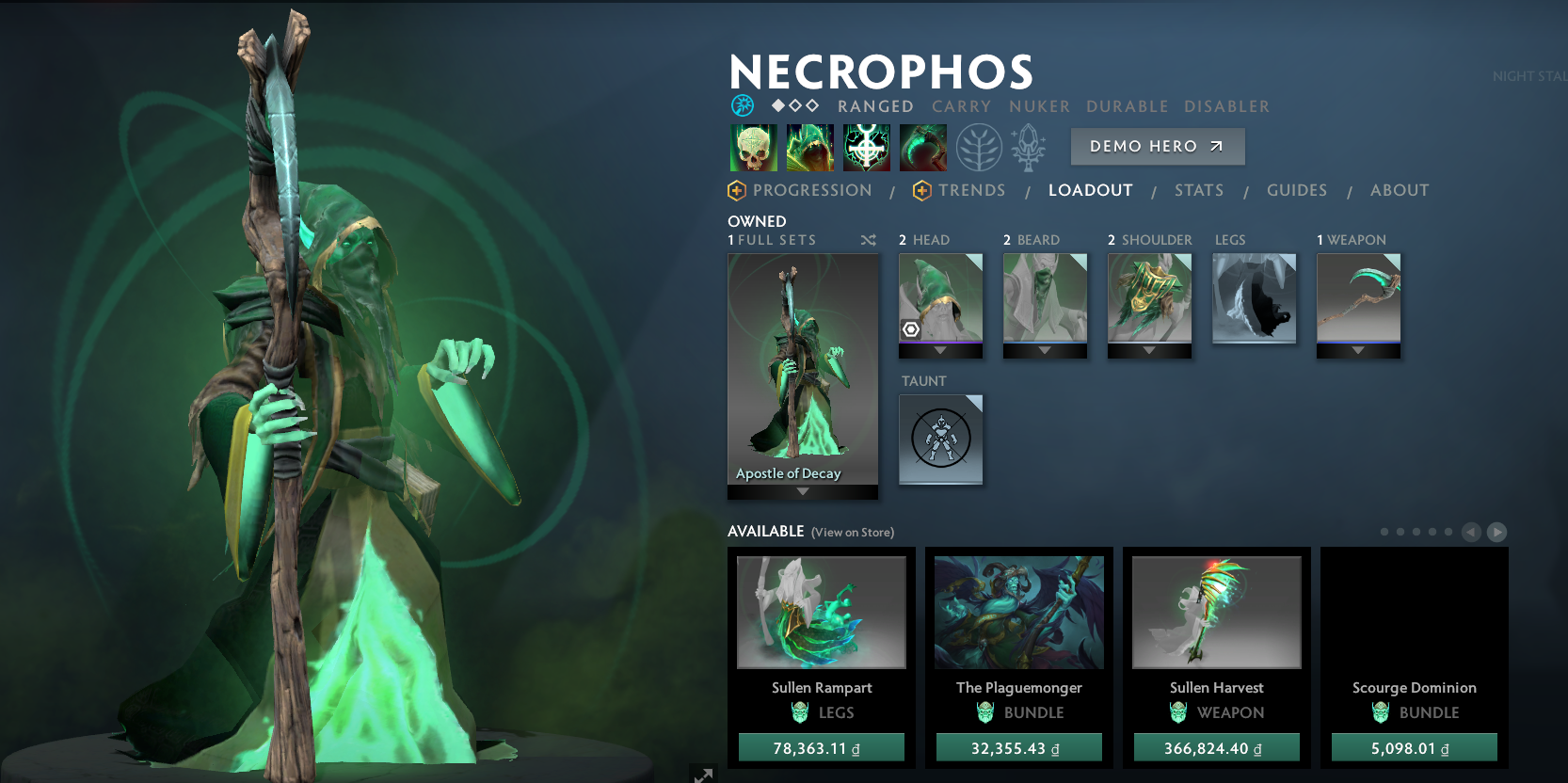View the Reaper's Scythe ultimate icon
The height and width of the screenshot is (783, 1568).
pyautogui.click(x=923, y=148)
